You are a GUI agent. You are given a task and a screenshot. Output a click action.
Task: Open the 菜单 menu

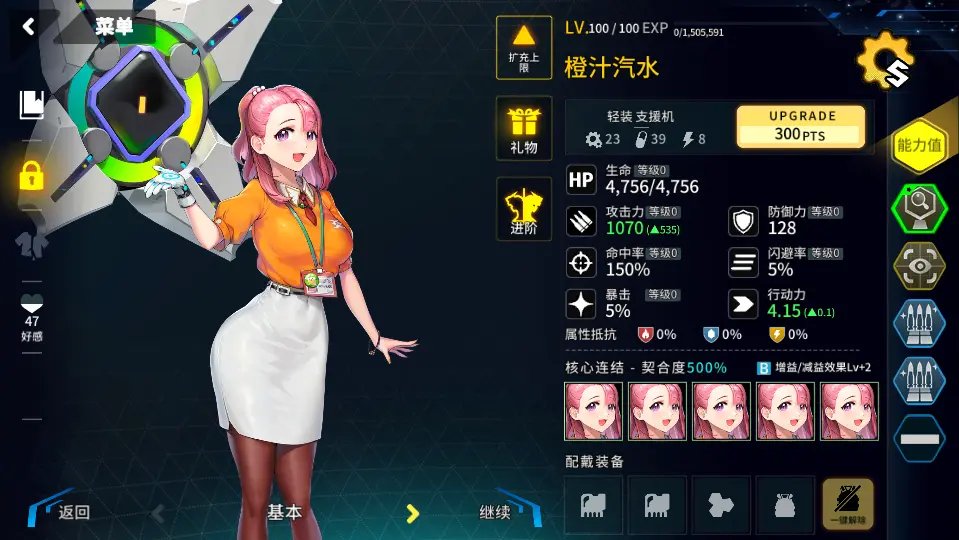(113, 27)
